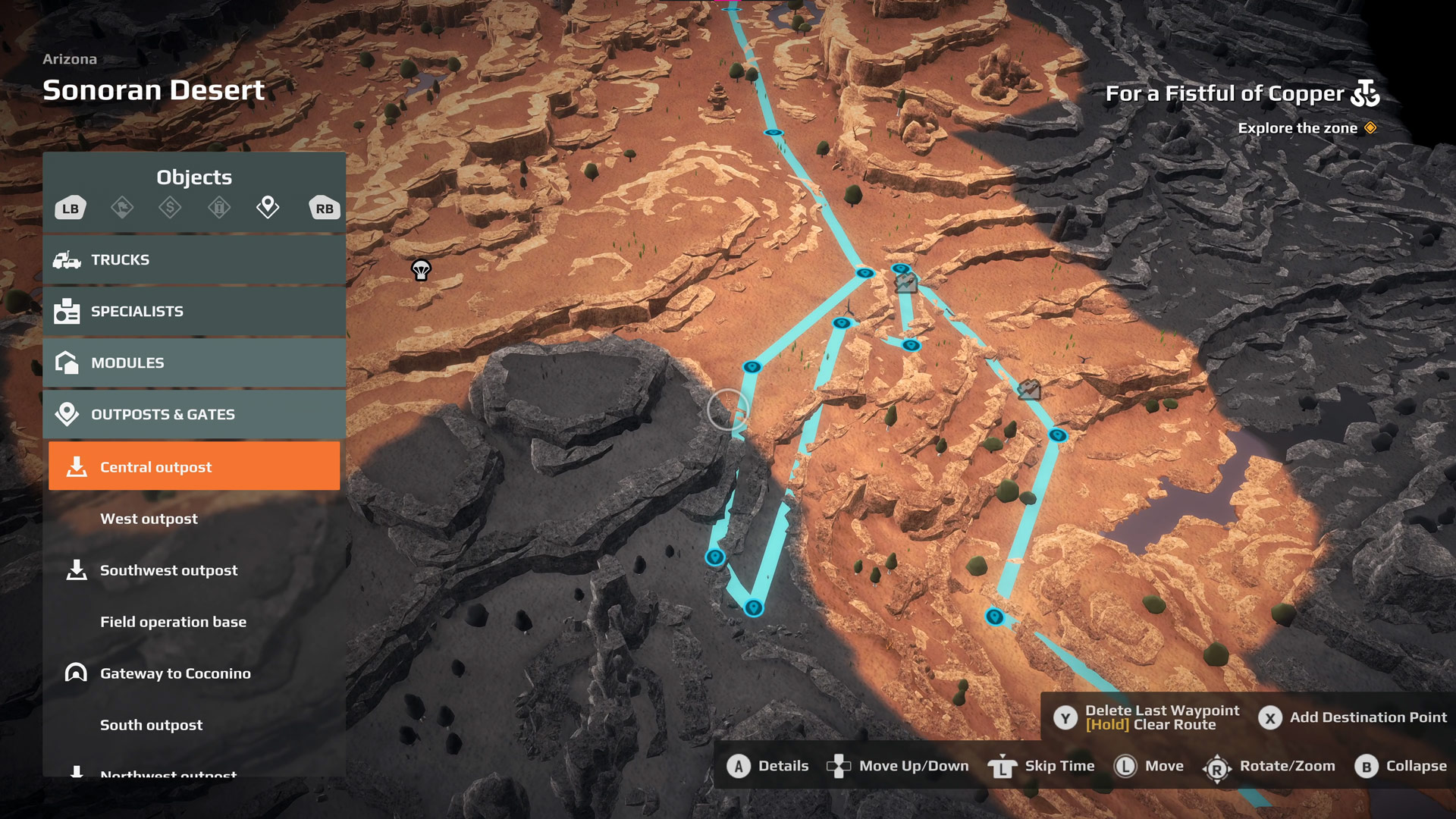The image size is (1456, 819).
Task: Expand the Trucks category
Action: click(194, 259)
